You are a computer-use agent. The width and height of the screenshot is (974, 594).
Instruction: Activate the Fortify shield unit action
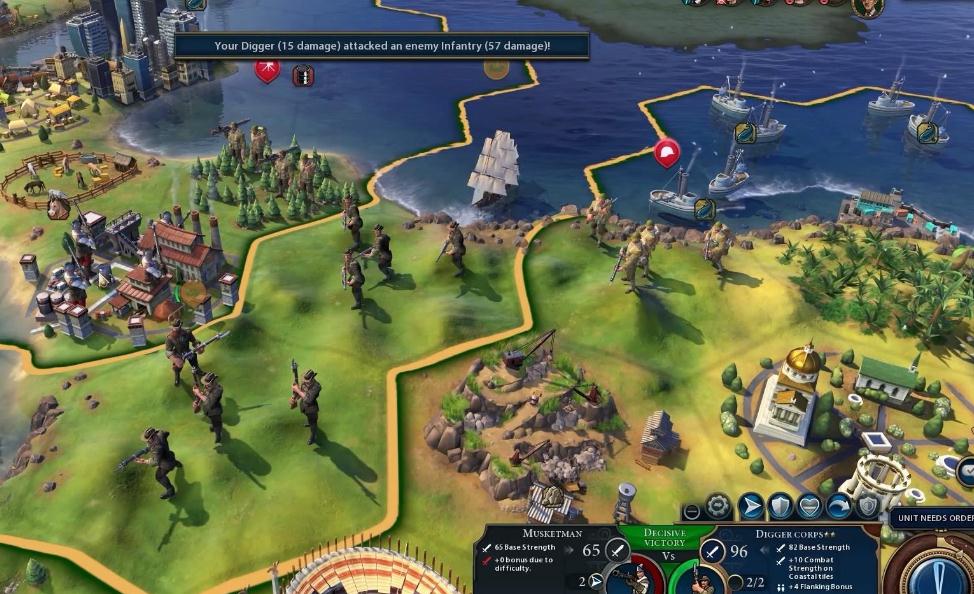[x=781, y=507]
